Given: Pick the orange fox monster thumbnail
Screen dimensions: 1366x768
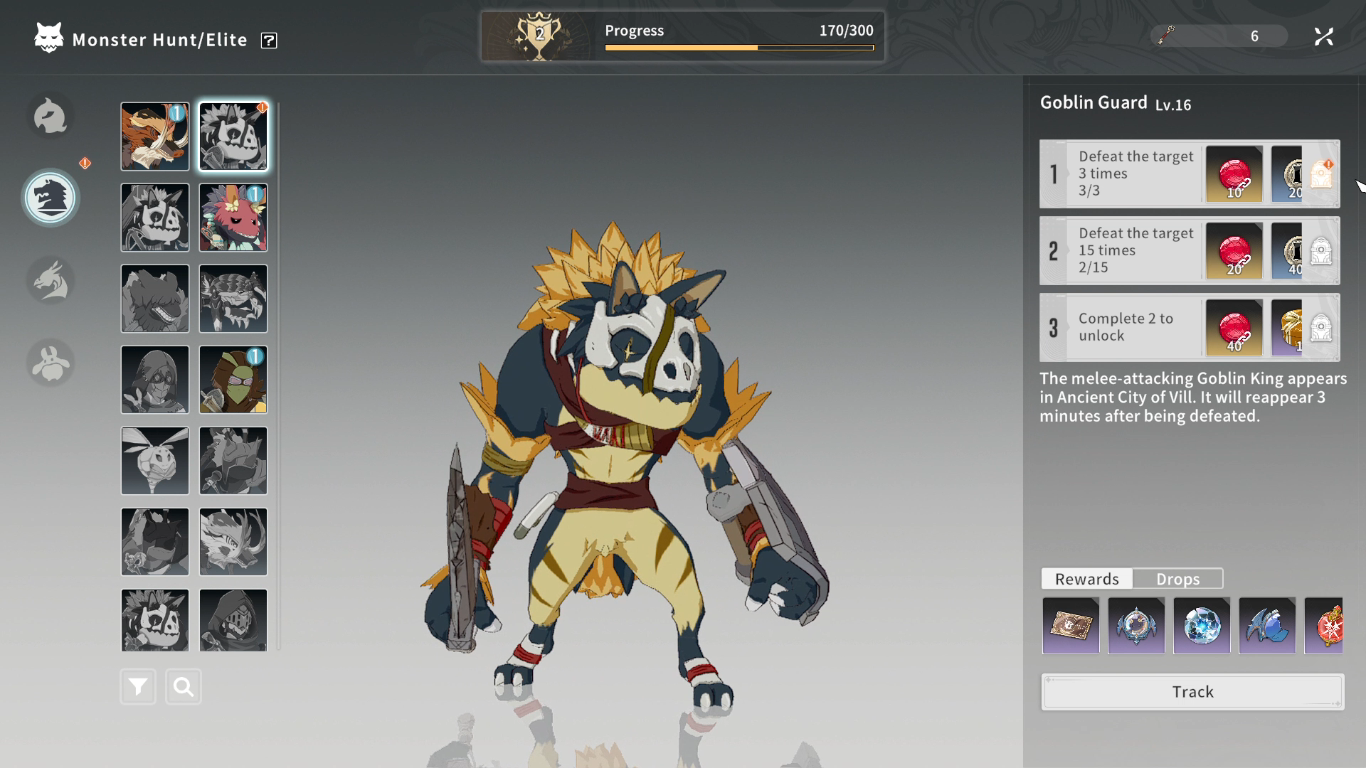Looking at the screenshot, I should (155, 136).
